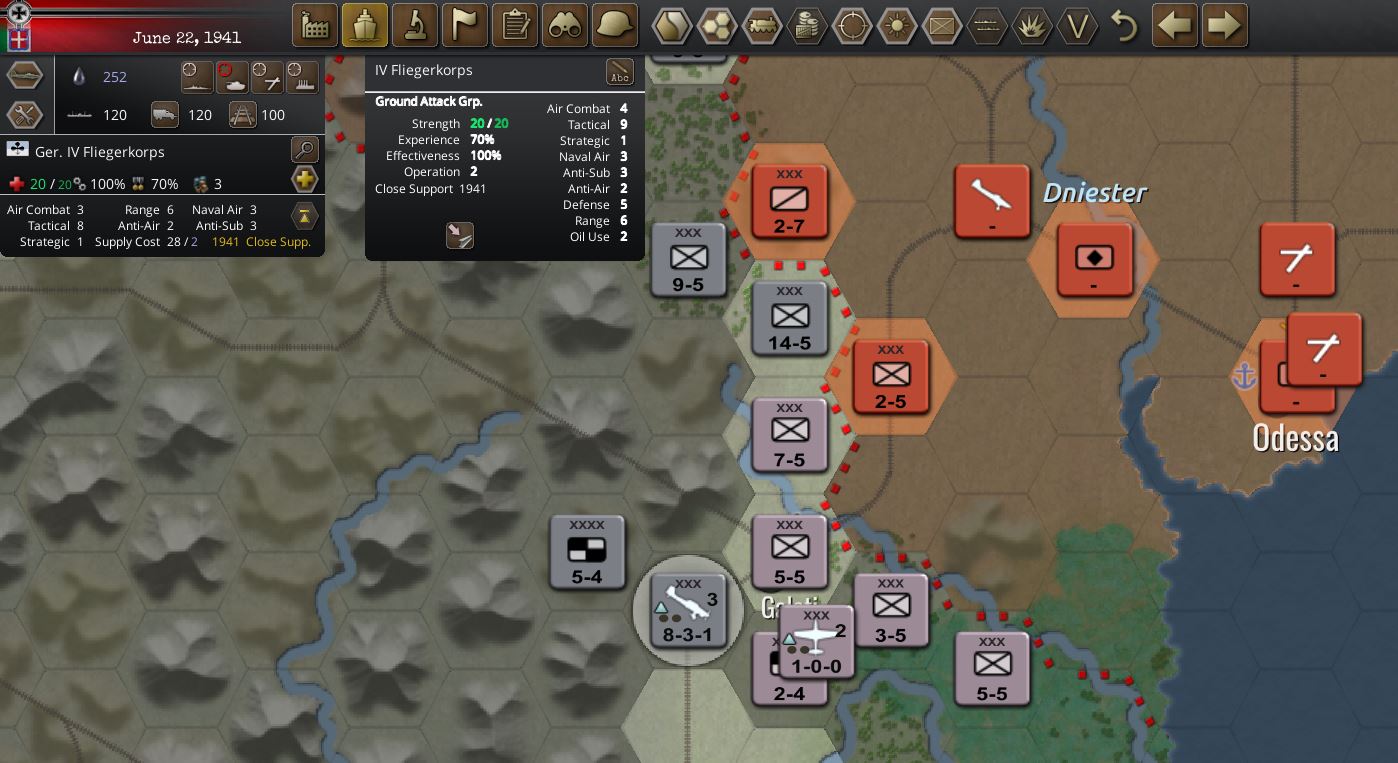Image resolution: width=1398 pixels, height=763 pixels.
Task: Toggle the crosshair map overlay hexagon
Action: tap(852, 26)
